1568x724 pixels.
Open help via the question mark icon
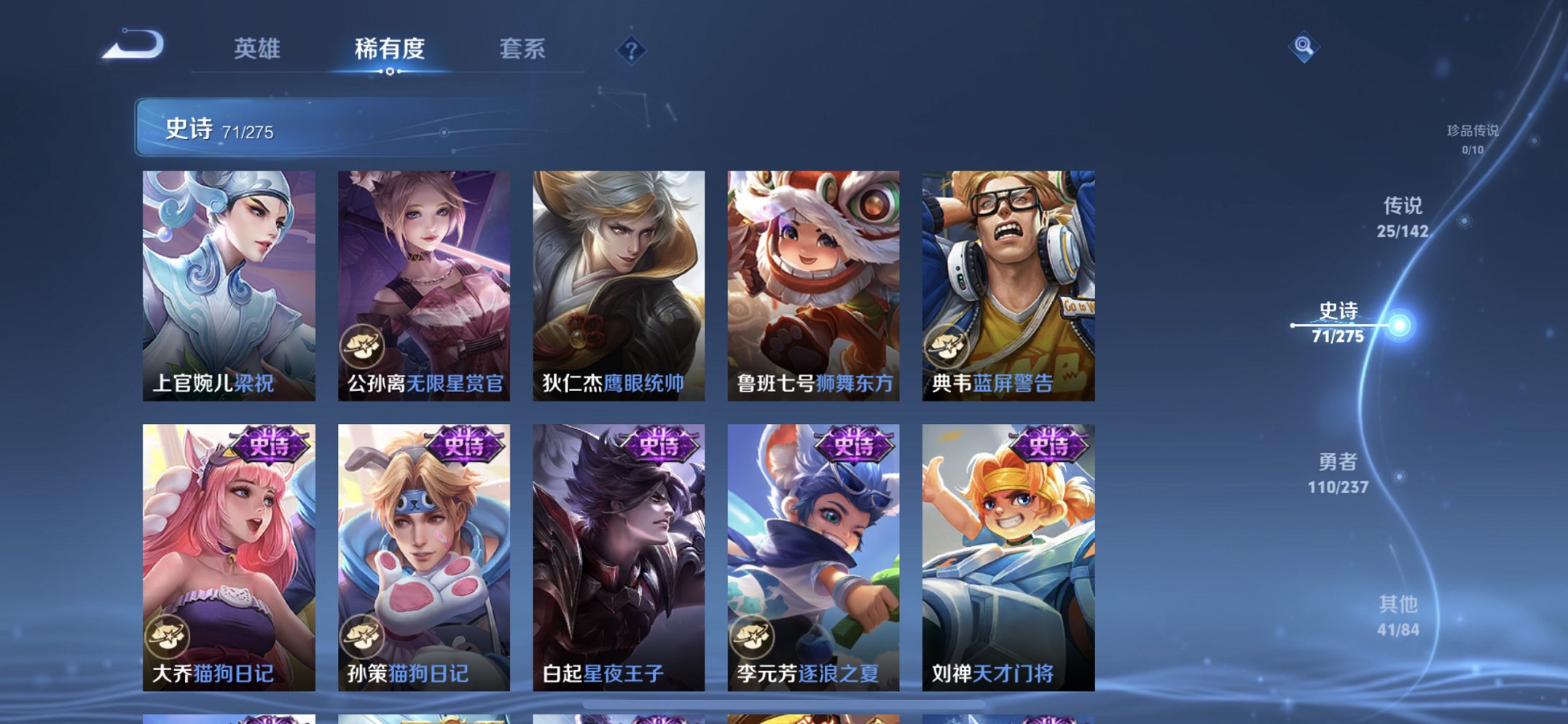[631, 51]
